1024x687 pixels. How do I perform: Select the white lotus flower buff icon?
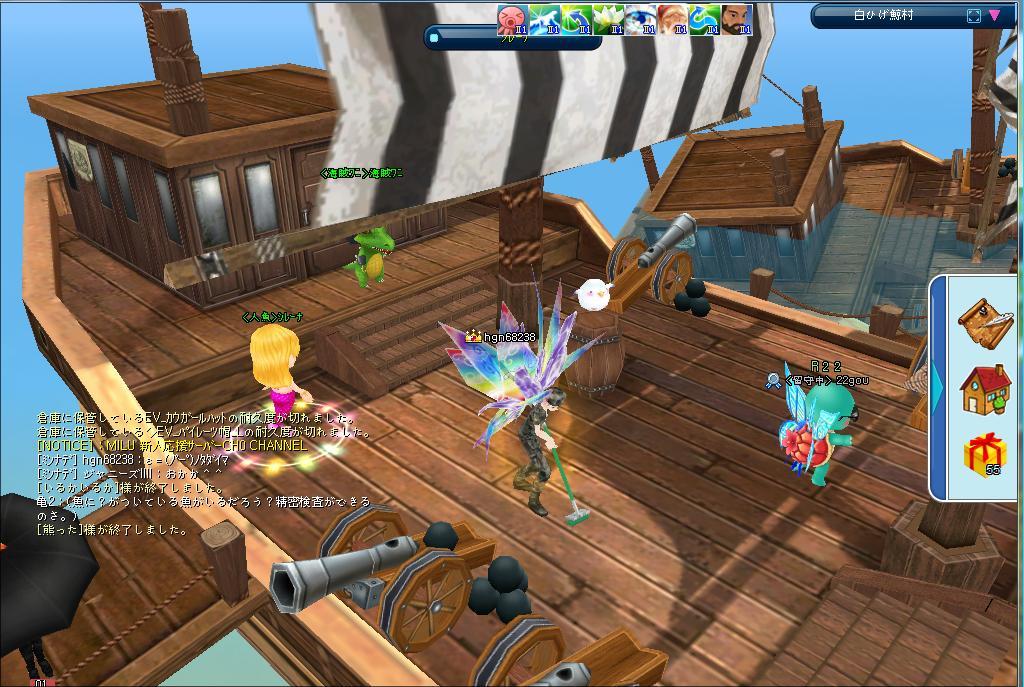609,19
